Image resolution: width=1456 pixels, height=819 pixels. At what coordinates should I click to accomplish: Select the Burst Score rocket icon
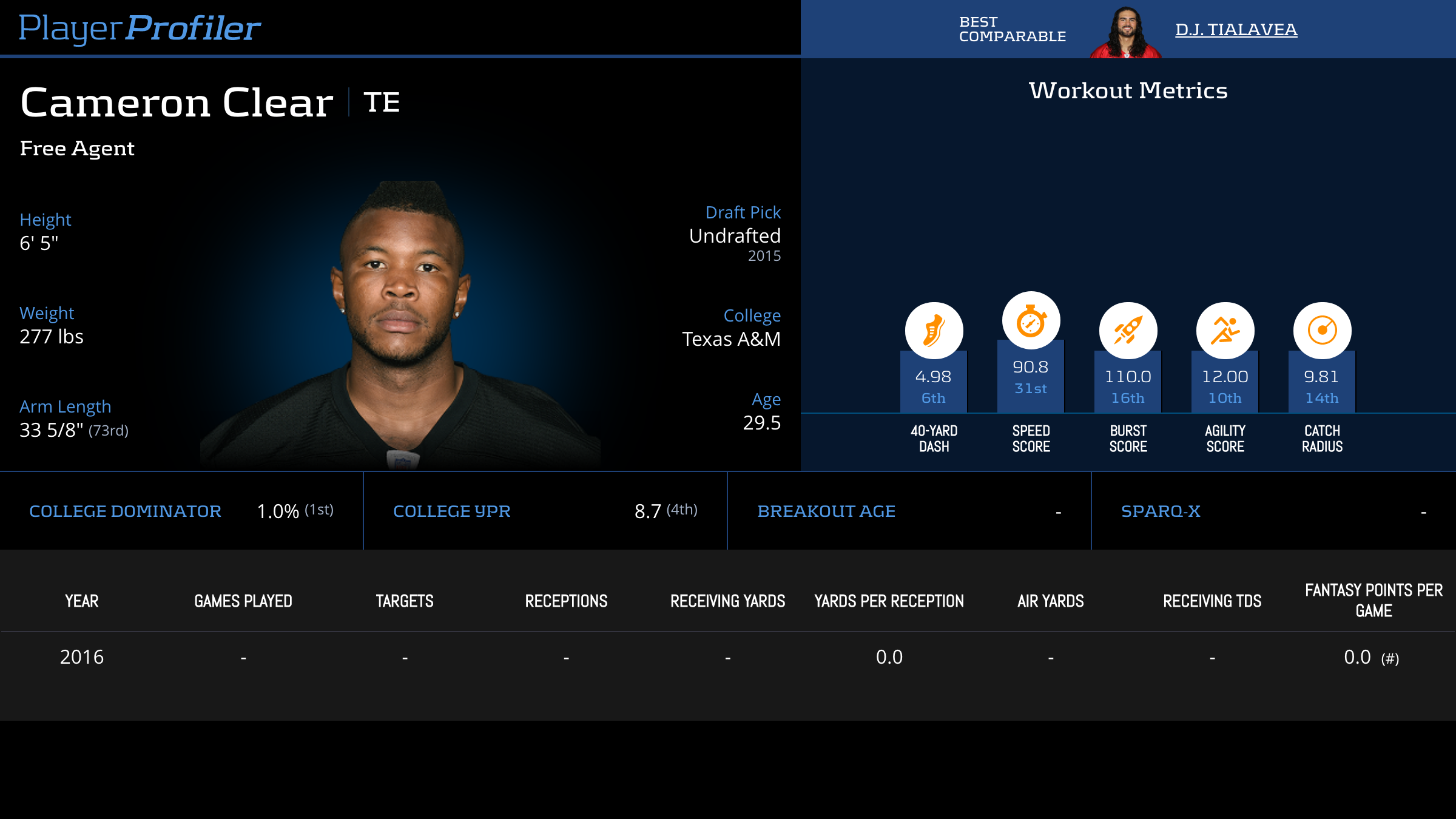pos(1128,331)
